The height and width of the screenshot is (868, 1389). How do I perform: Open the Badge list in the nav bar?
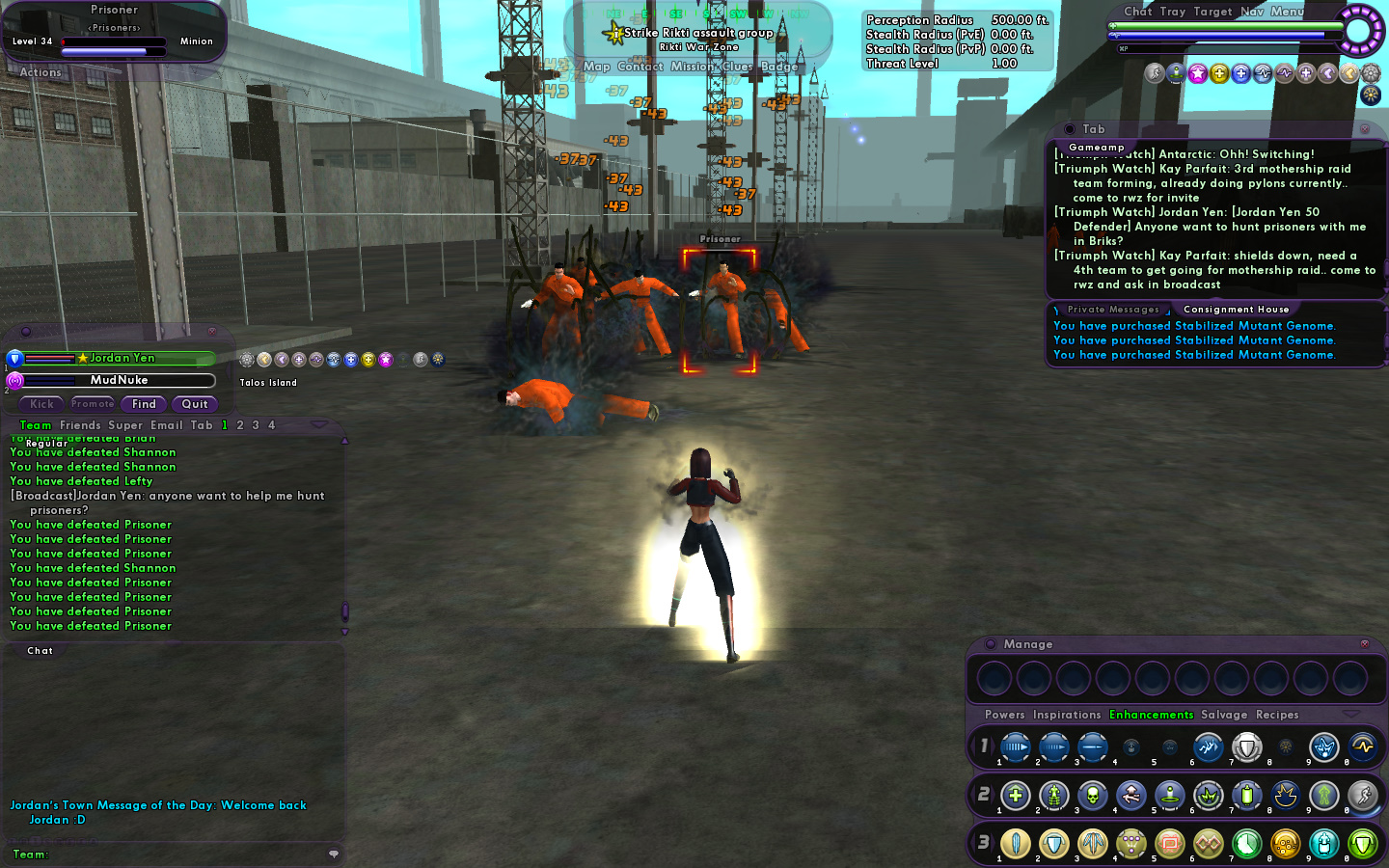click(x=778, y=67)
